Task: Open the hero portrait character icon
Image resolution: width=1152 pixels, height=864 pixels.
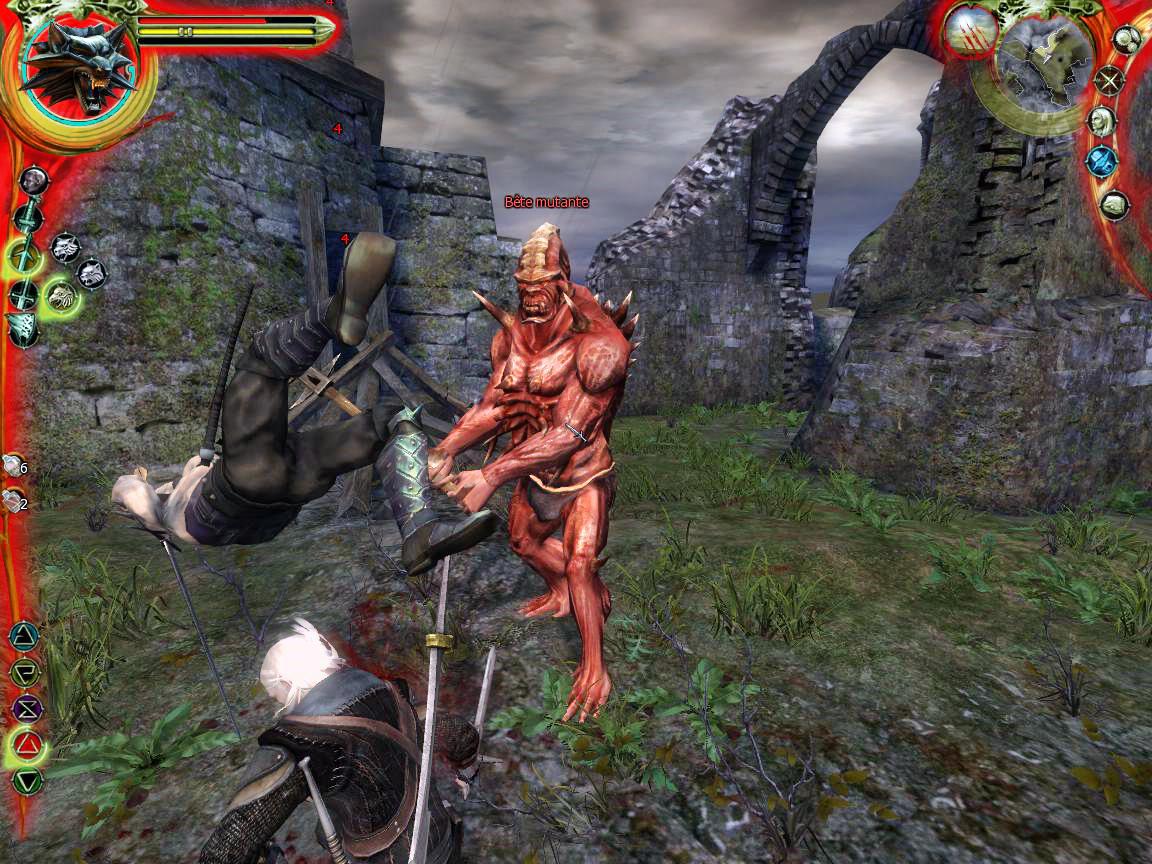Action: click(x=1101, y=121)
